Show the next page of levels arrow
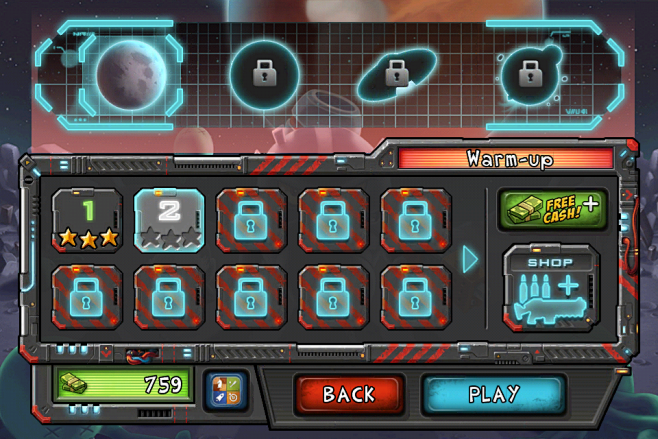This screenshot has height=439, width=658. (x=470, y=258)
